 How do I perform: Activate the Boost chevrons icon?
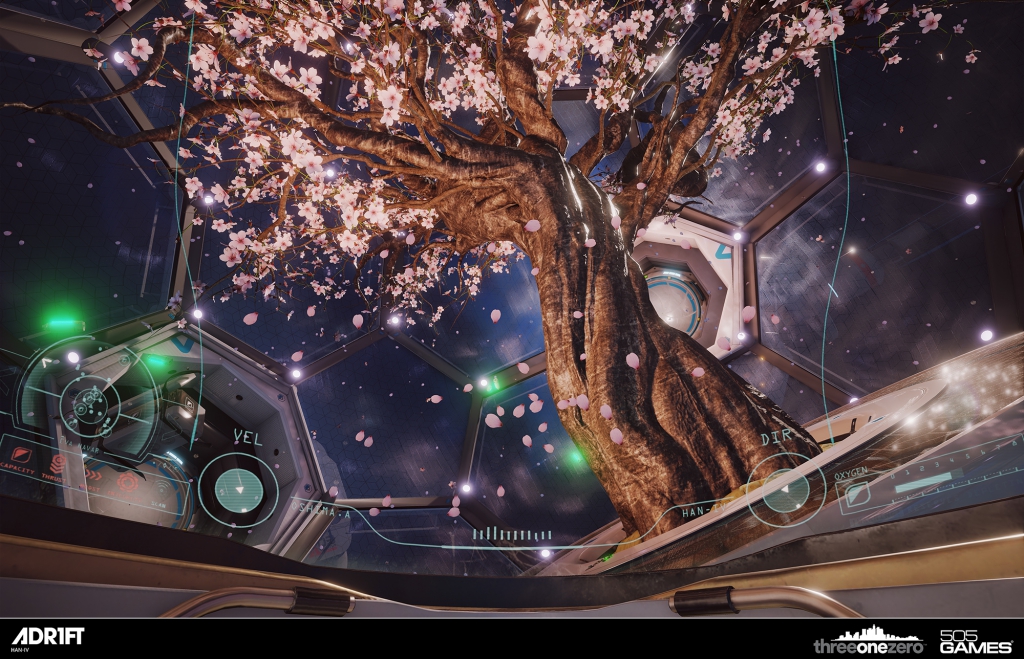click(x=94, y=473)
